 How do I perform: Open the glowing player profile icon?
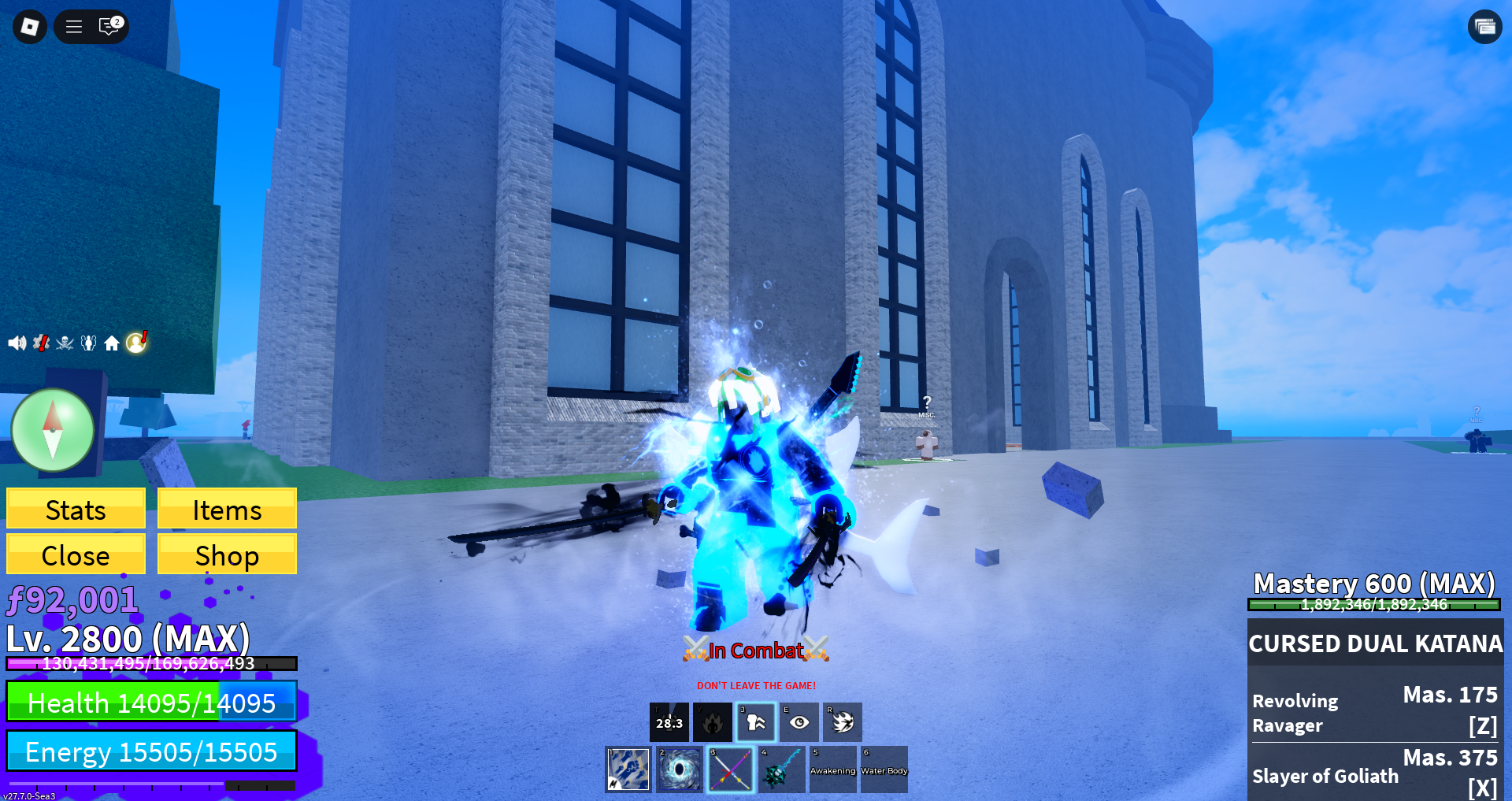tap(136, 342)
